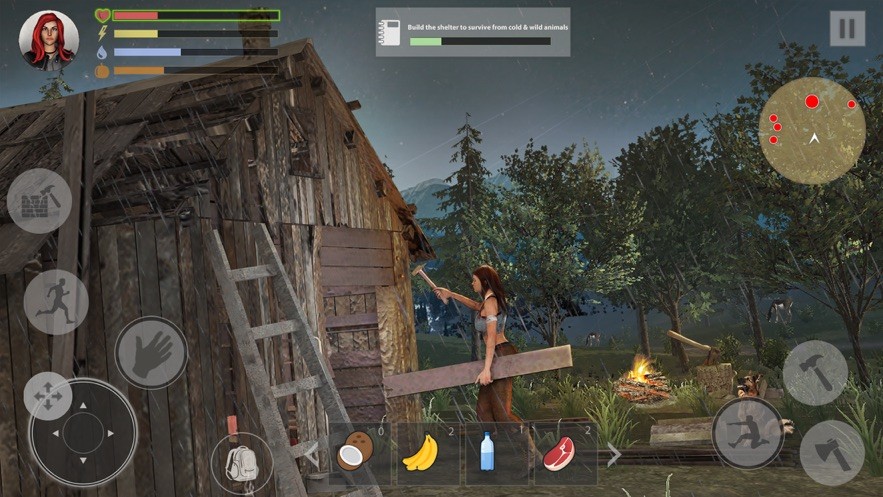Open the shelter-building quest tracker
This screenshot has width=883, height=497.
click(x=473, y=32)
